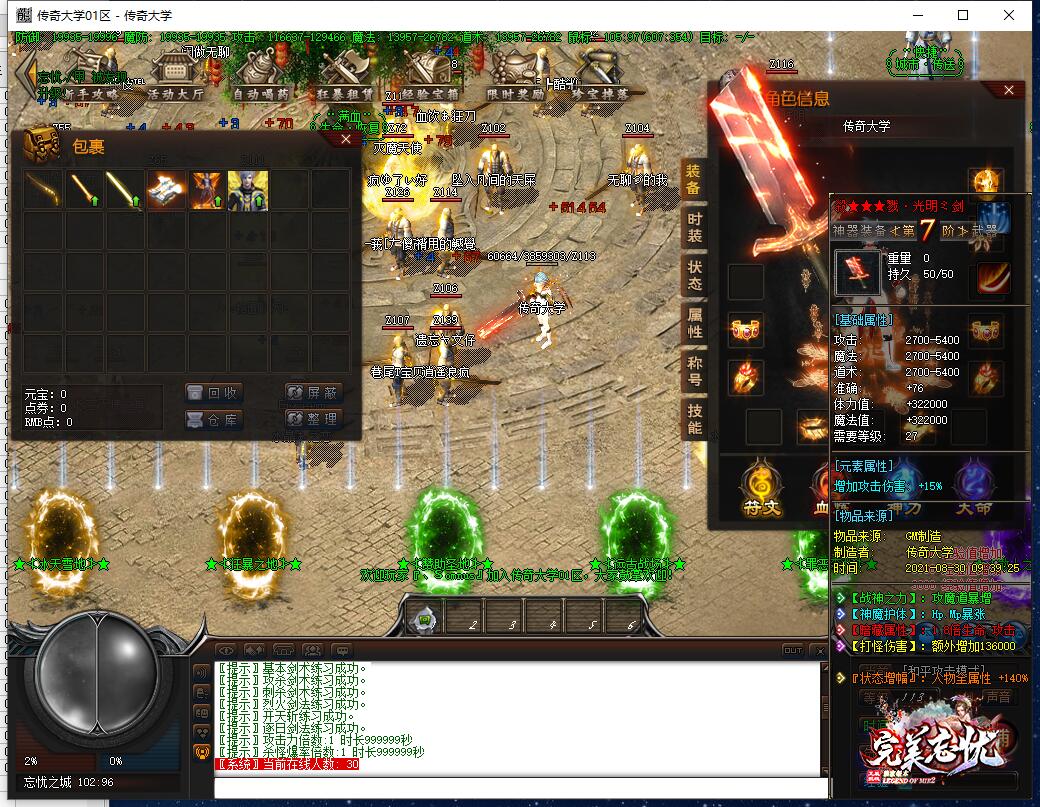Open the 仓库 warehouse

pos(214,420)
